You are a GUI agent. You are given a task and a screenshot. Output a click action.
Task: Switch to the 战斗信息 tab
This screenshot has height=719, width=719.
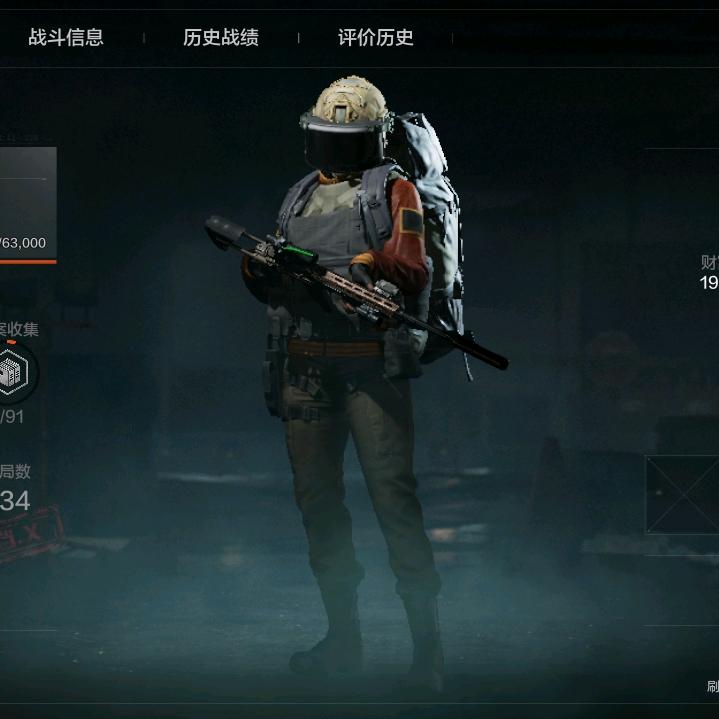click(x=66, y=38)
